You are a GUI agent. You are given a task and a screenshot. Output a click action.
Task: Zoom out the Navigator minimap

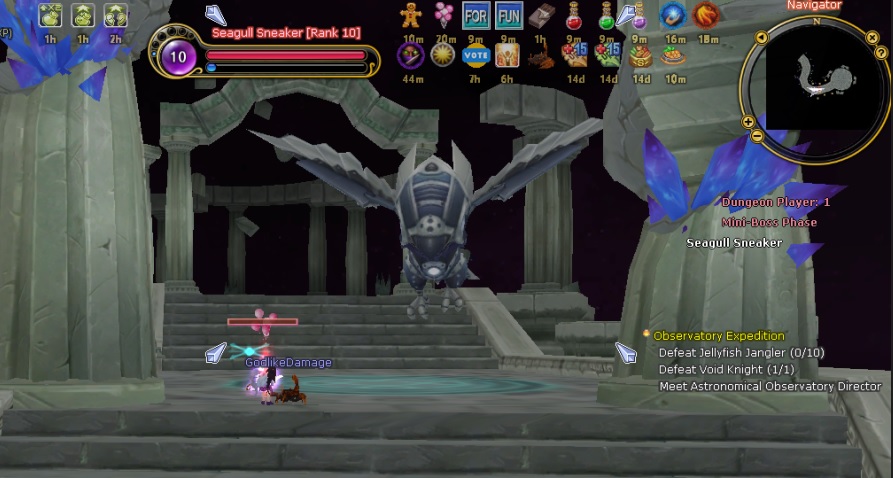tap(757, 135)
